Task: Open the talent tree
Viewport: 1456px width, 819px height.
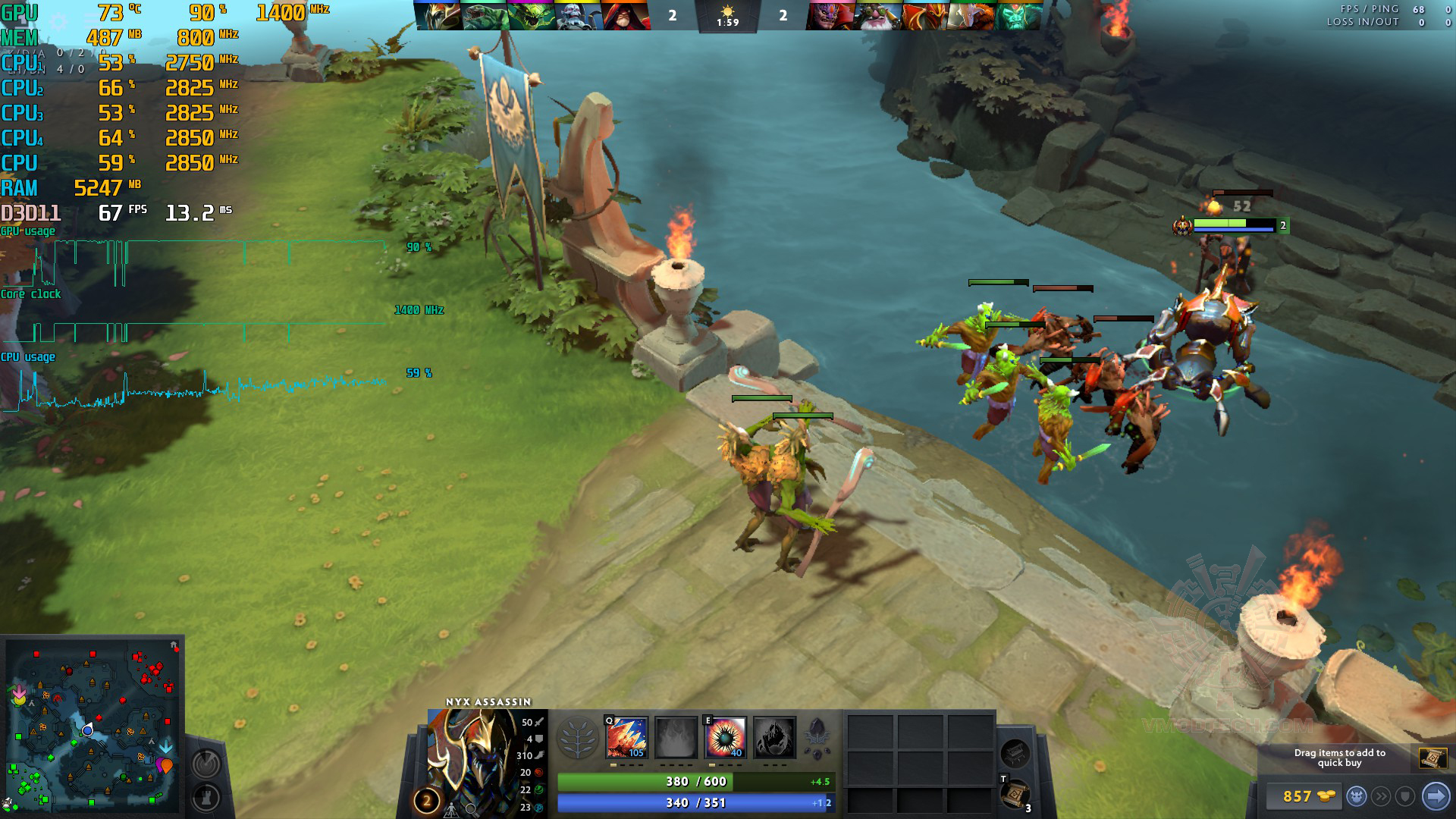Action: pos(577,738)
